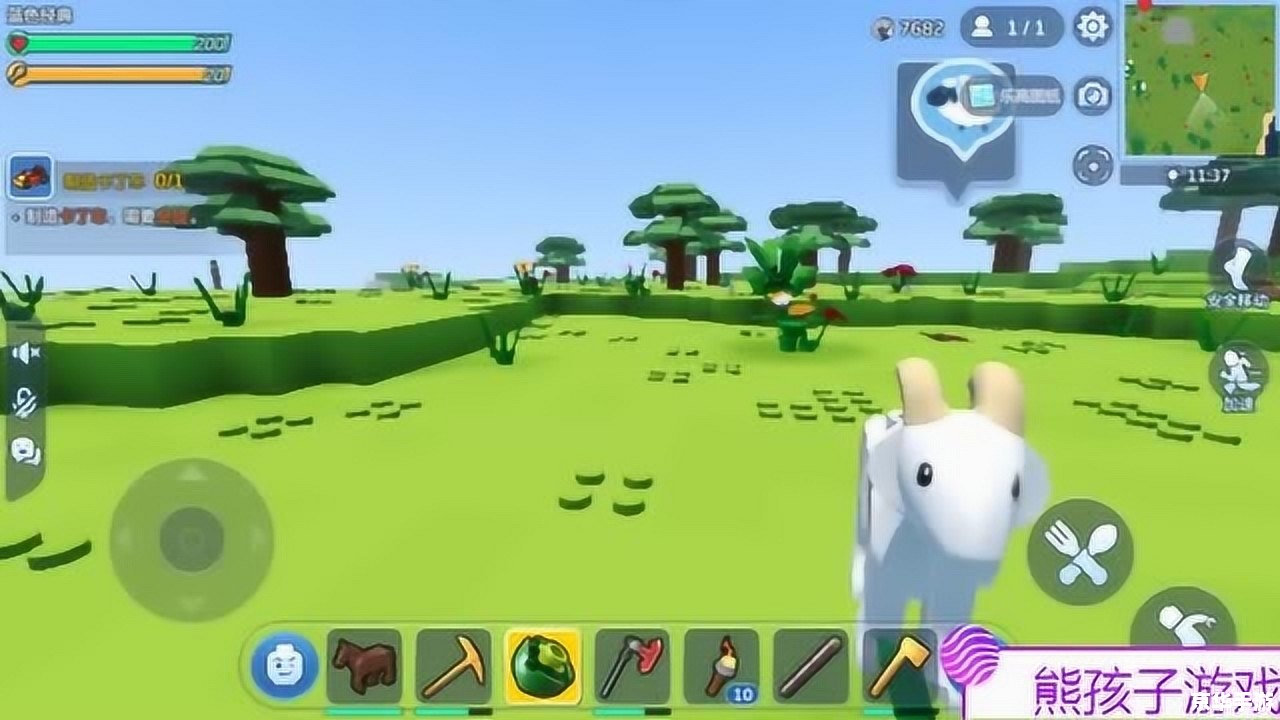Open the chat bubble panel
The width and height of the screenshot is (1280, 720).
click(x=25, y=451)
